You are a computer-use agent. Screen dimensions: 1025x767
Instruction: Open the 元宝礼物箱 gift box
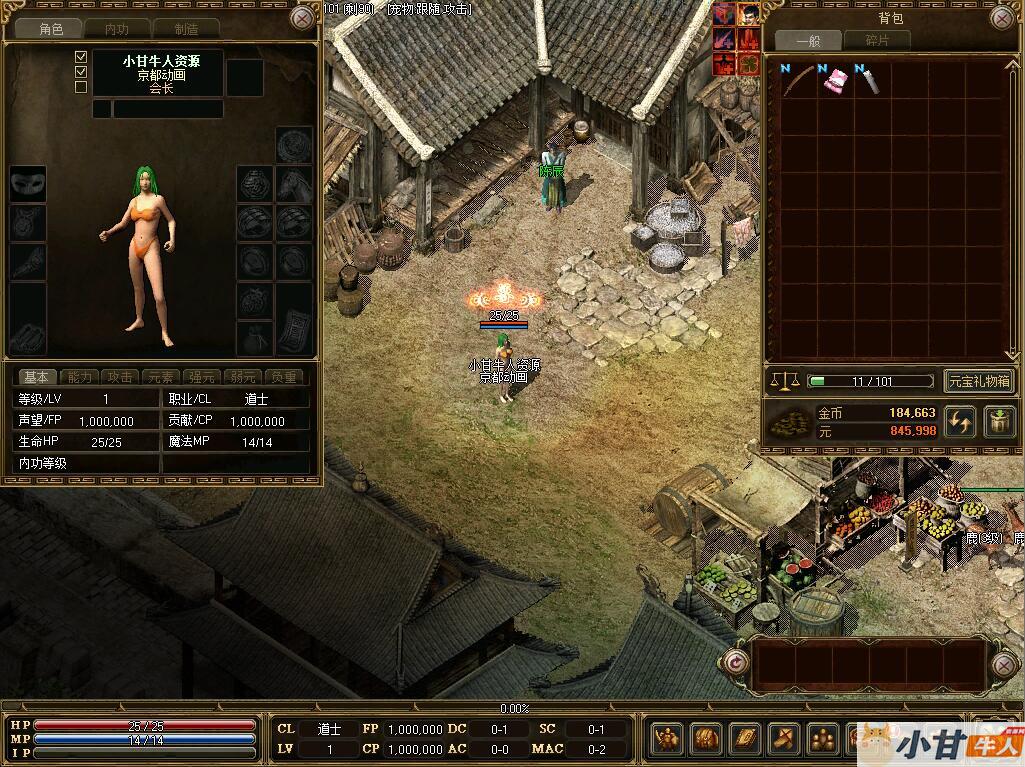tap(979, 381)
